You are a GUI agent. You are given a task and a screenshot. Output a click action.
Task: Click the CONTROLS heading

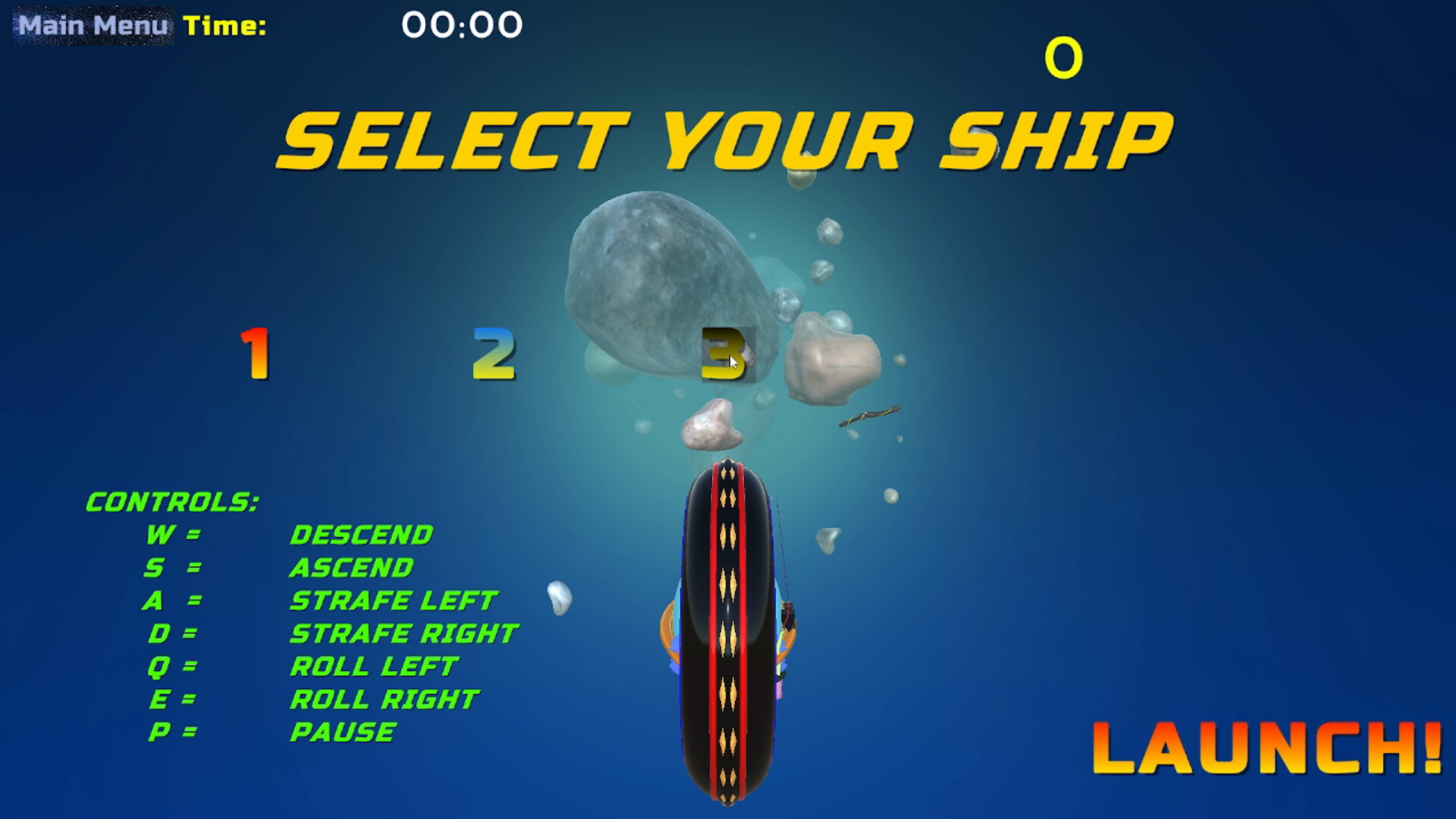point(172,500)
